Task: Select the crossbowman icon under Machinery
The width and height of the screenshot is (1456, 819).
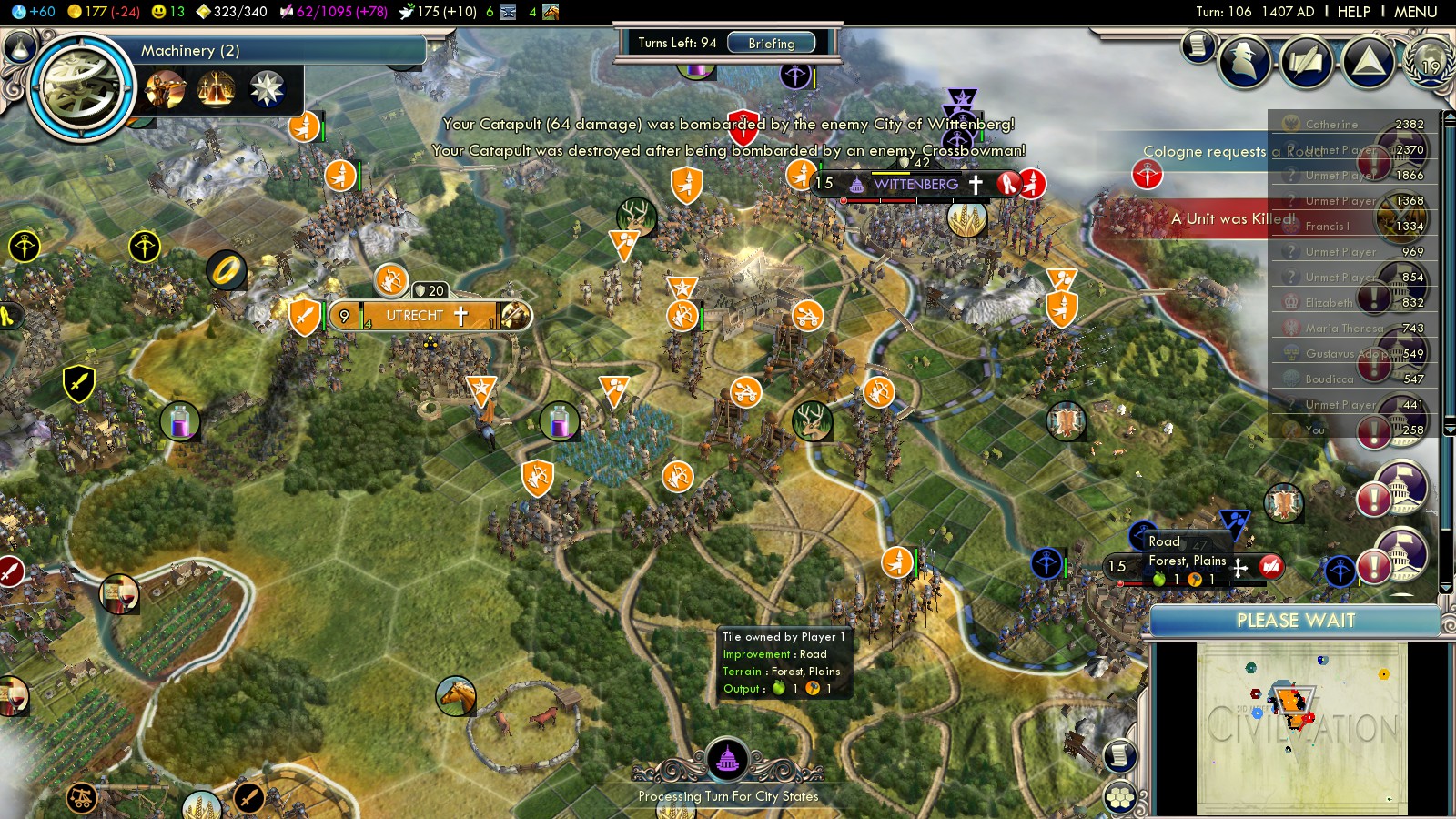Action: pos(166,89)
